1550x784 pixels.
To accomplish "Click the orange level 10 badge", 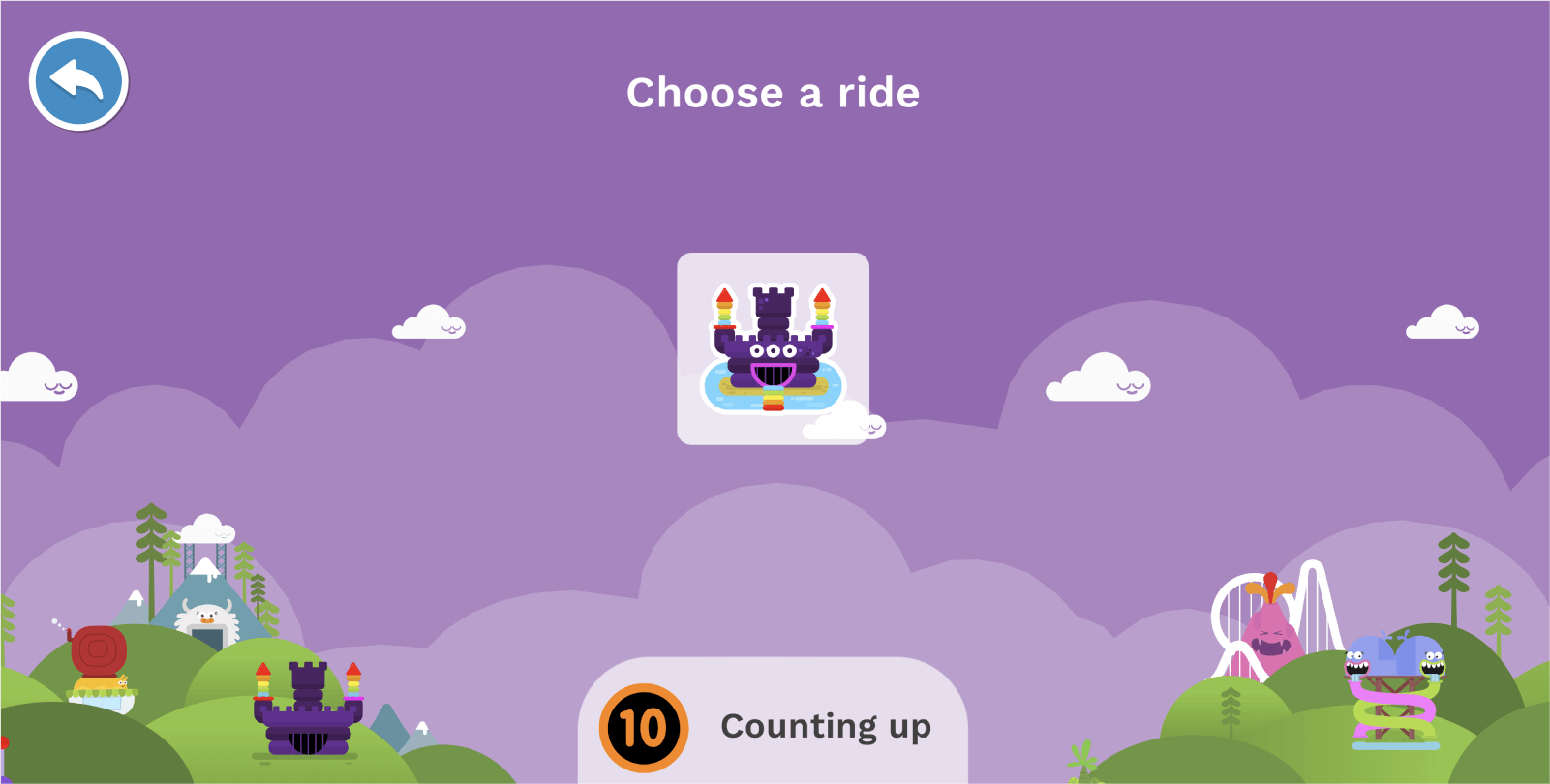I will (644, 727).
